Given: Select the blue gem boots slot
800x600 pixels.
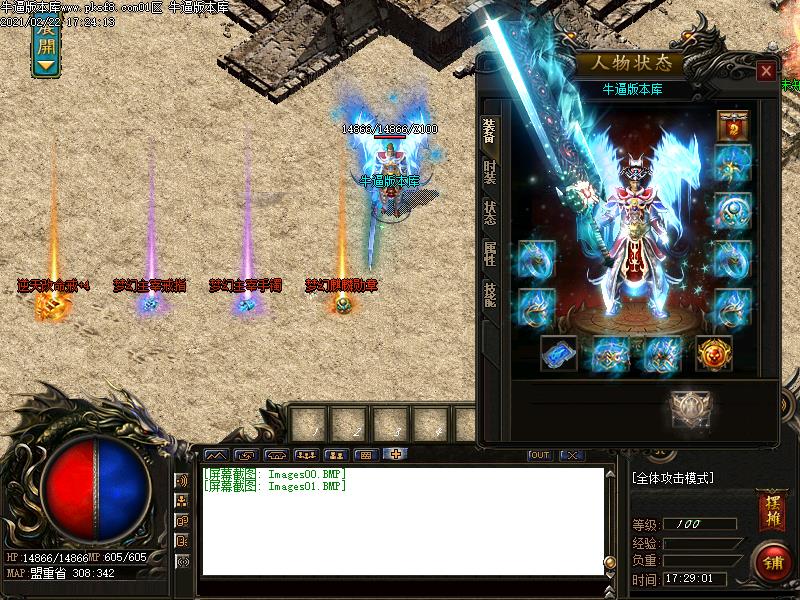Looking at the screenshot, I should 558,353.
